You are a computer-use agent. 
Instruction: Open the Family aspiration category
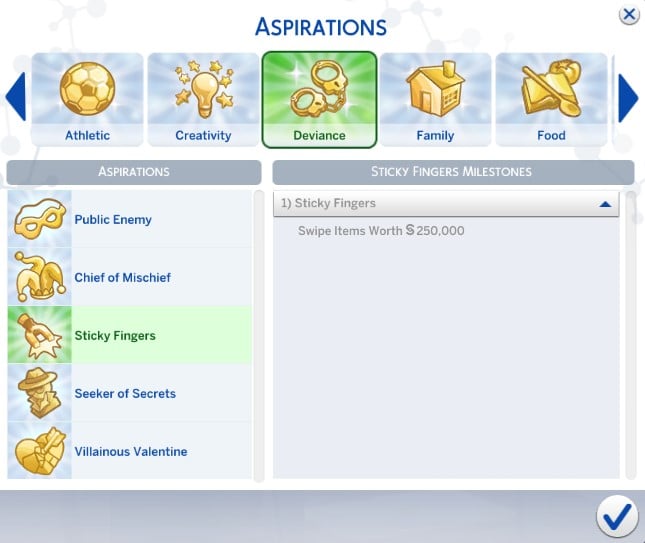click(x=435, y=100)
